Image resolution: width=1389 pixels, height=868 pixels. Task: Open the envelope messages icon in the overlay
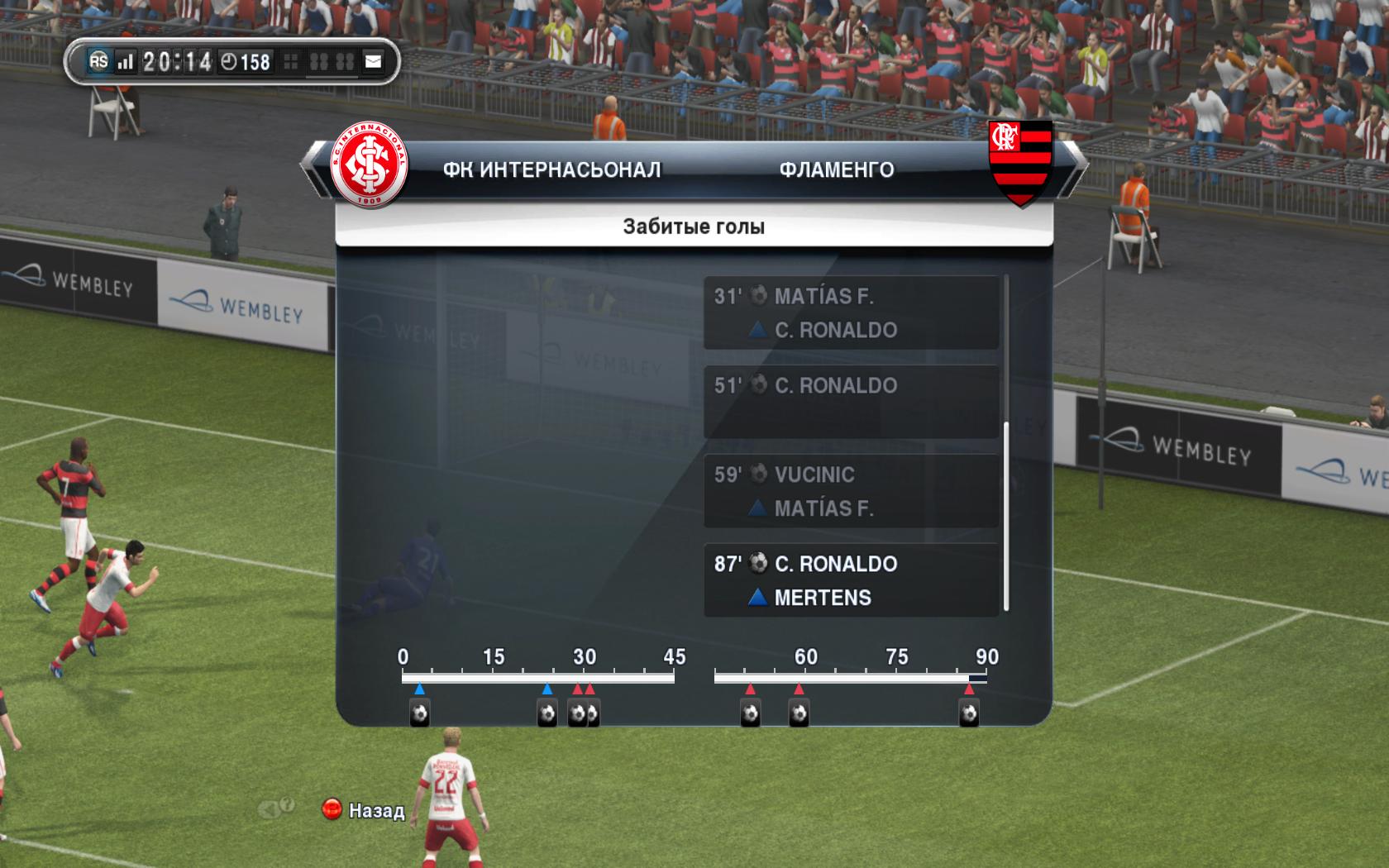[x=374, y=61]
